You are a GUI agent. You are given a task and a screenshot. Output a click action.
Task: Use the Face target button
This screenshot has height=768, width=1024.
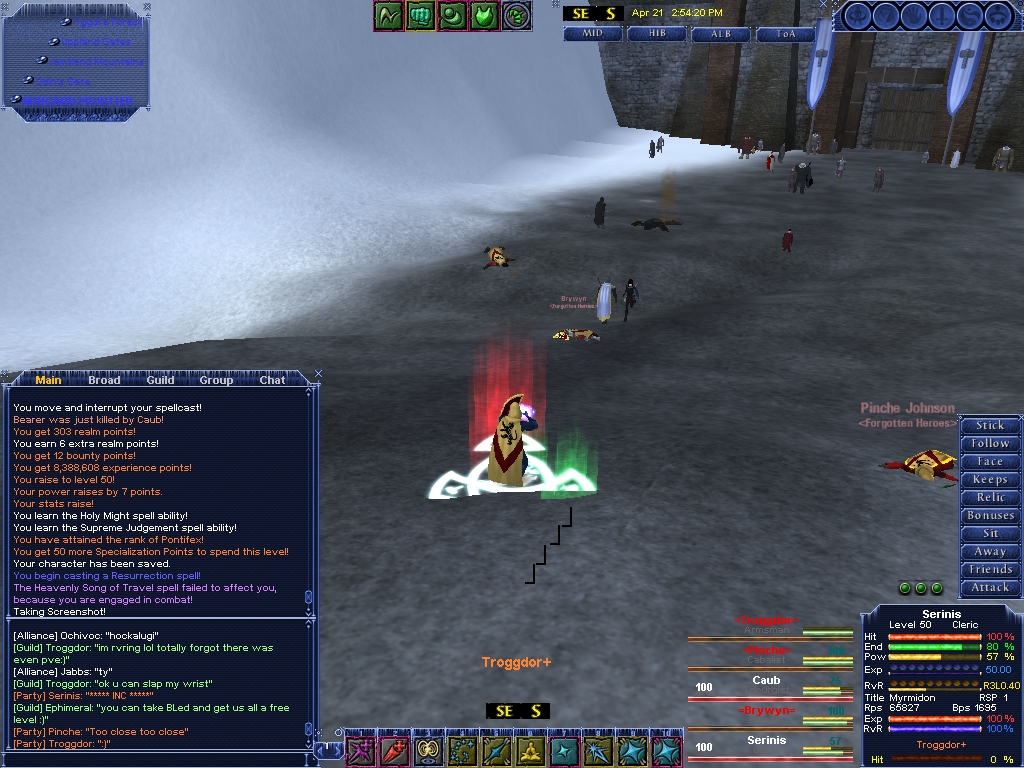pyautogui.click(x=990, y=461)
